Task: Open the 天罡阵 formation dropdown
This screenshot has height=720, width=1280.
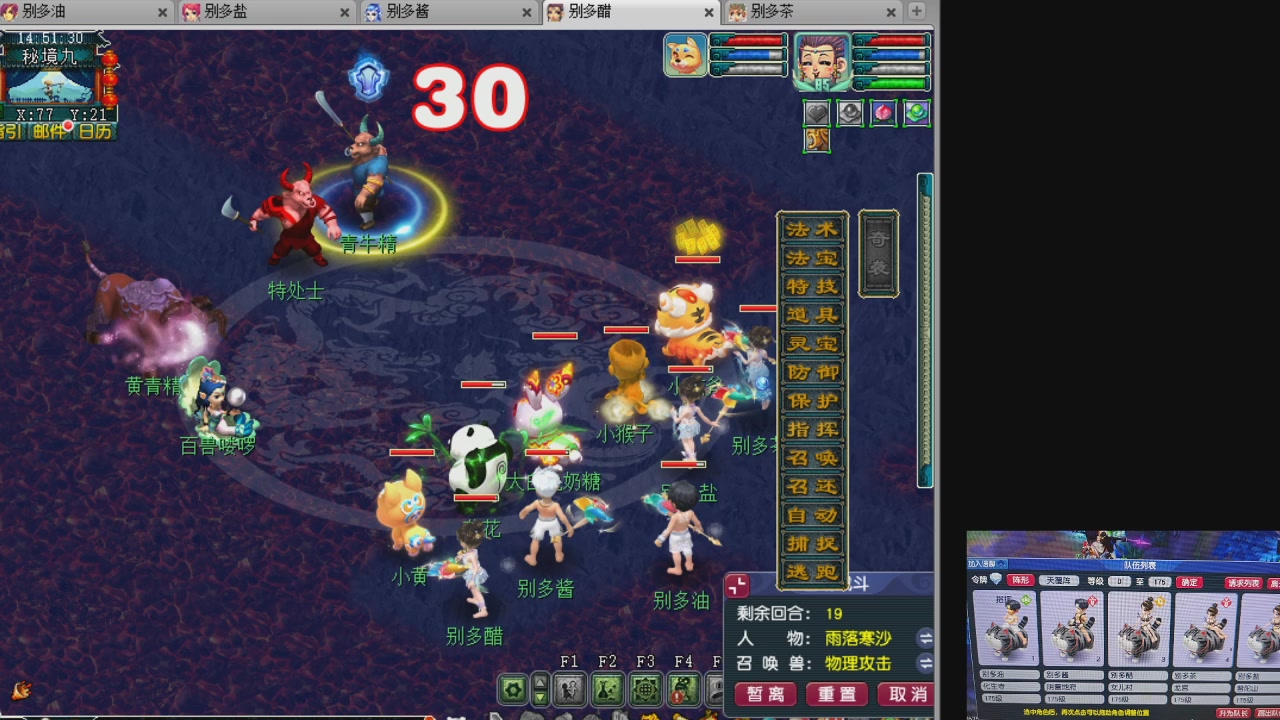Action: pos(1061,580)
